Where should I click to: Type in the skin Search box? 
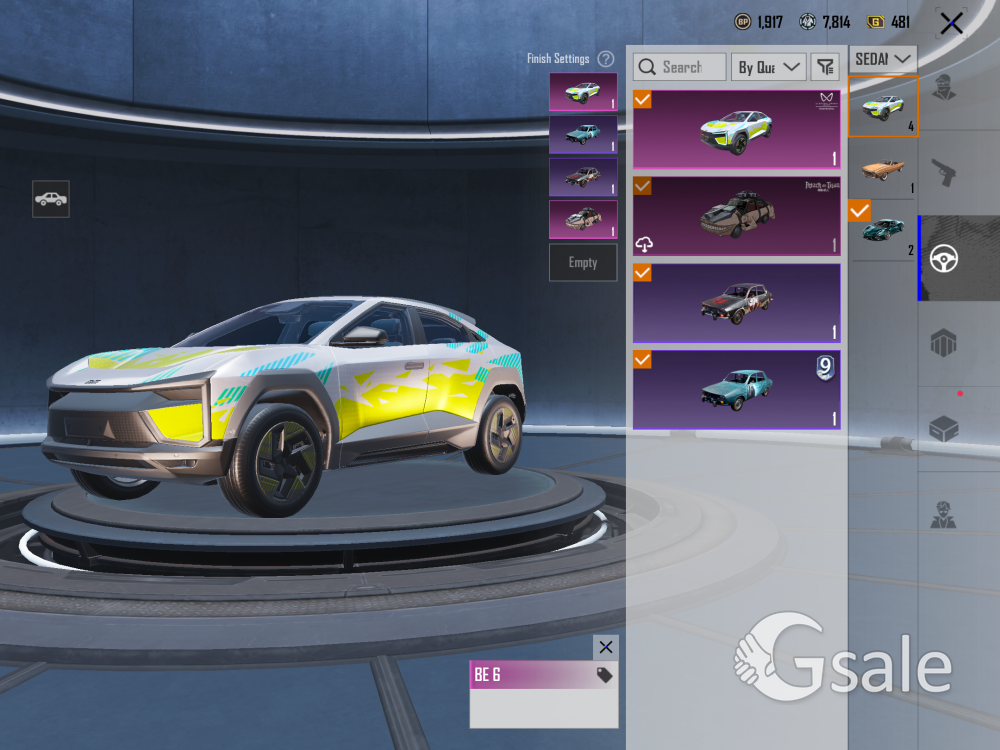[x=680, y=67]
